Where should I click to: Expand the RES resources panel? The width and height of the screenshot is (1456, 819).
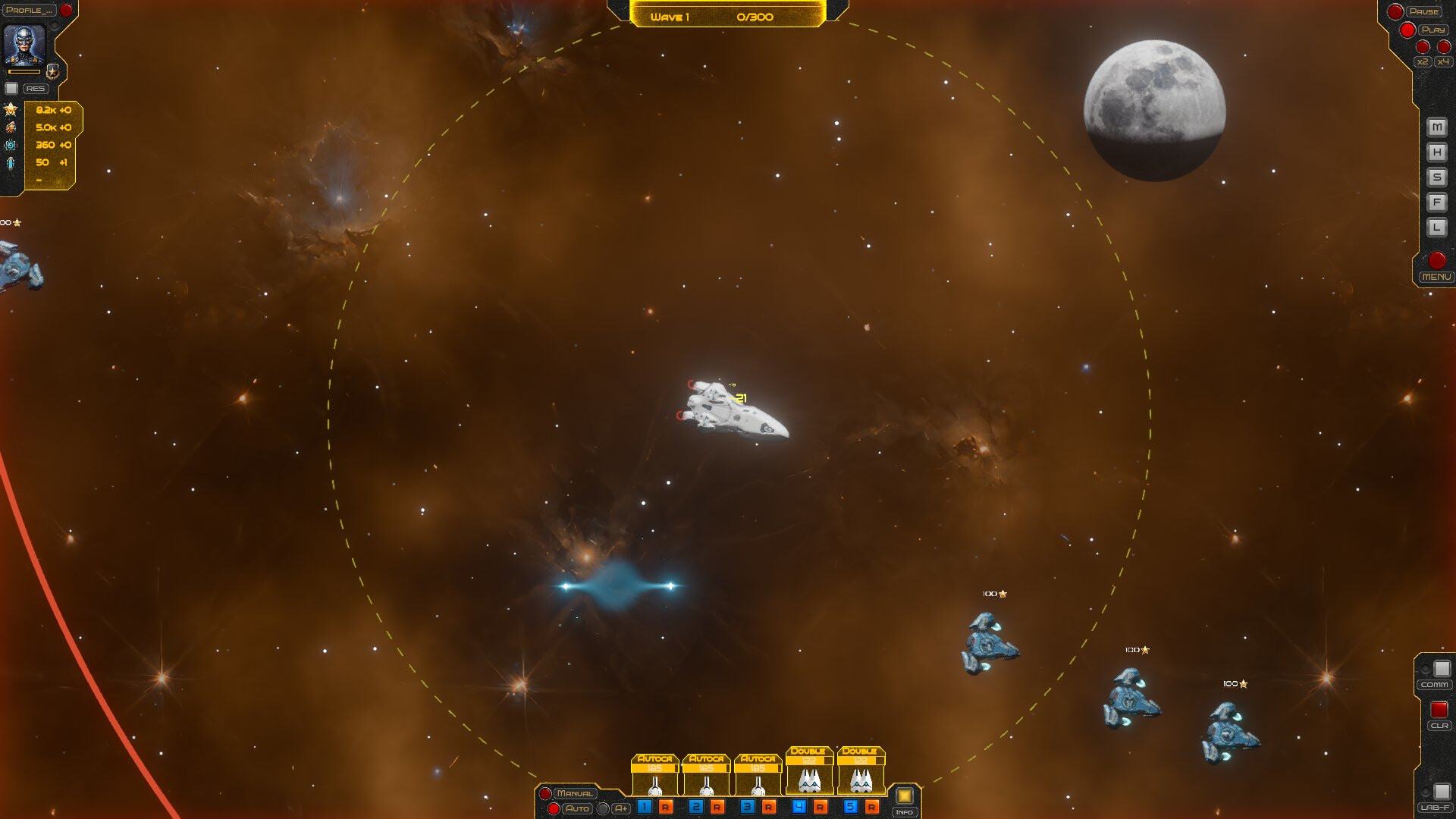(36, 89)
